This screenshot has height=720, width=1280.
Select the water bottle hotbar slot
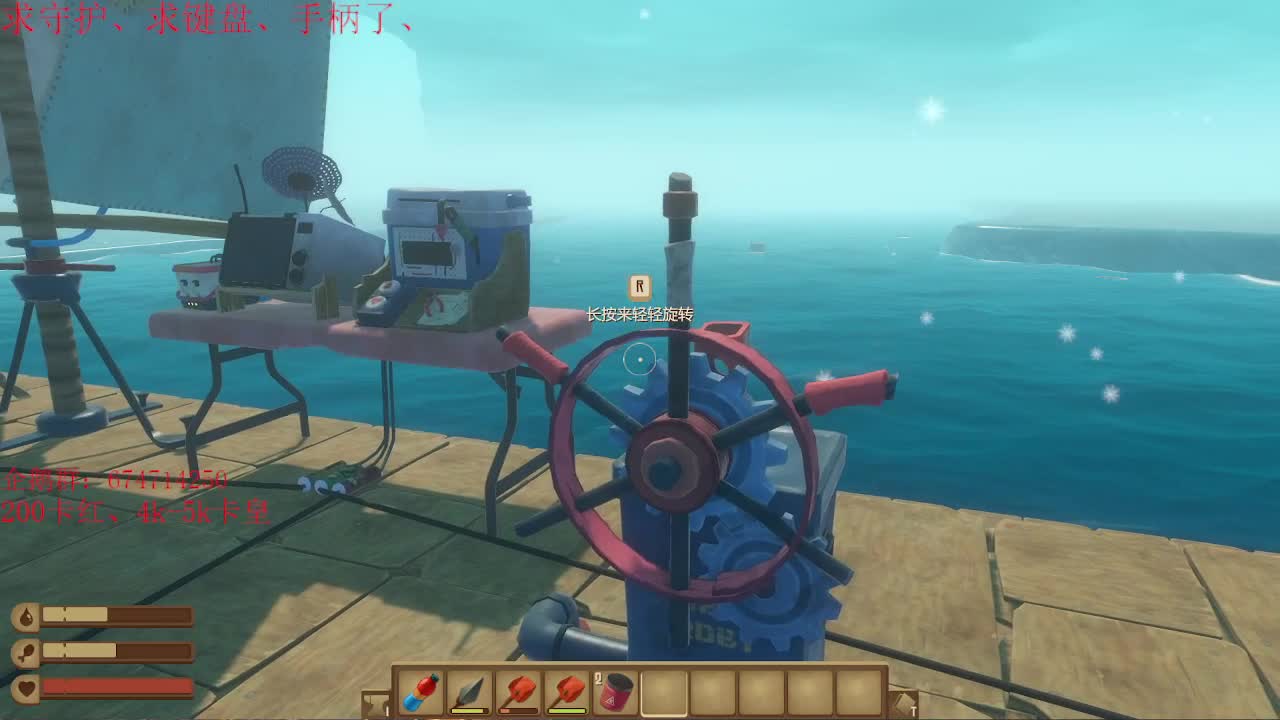421,692
